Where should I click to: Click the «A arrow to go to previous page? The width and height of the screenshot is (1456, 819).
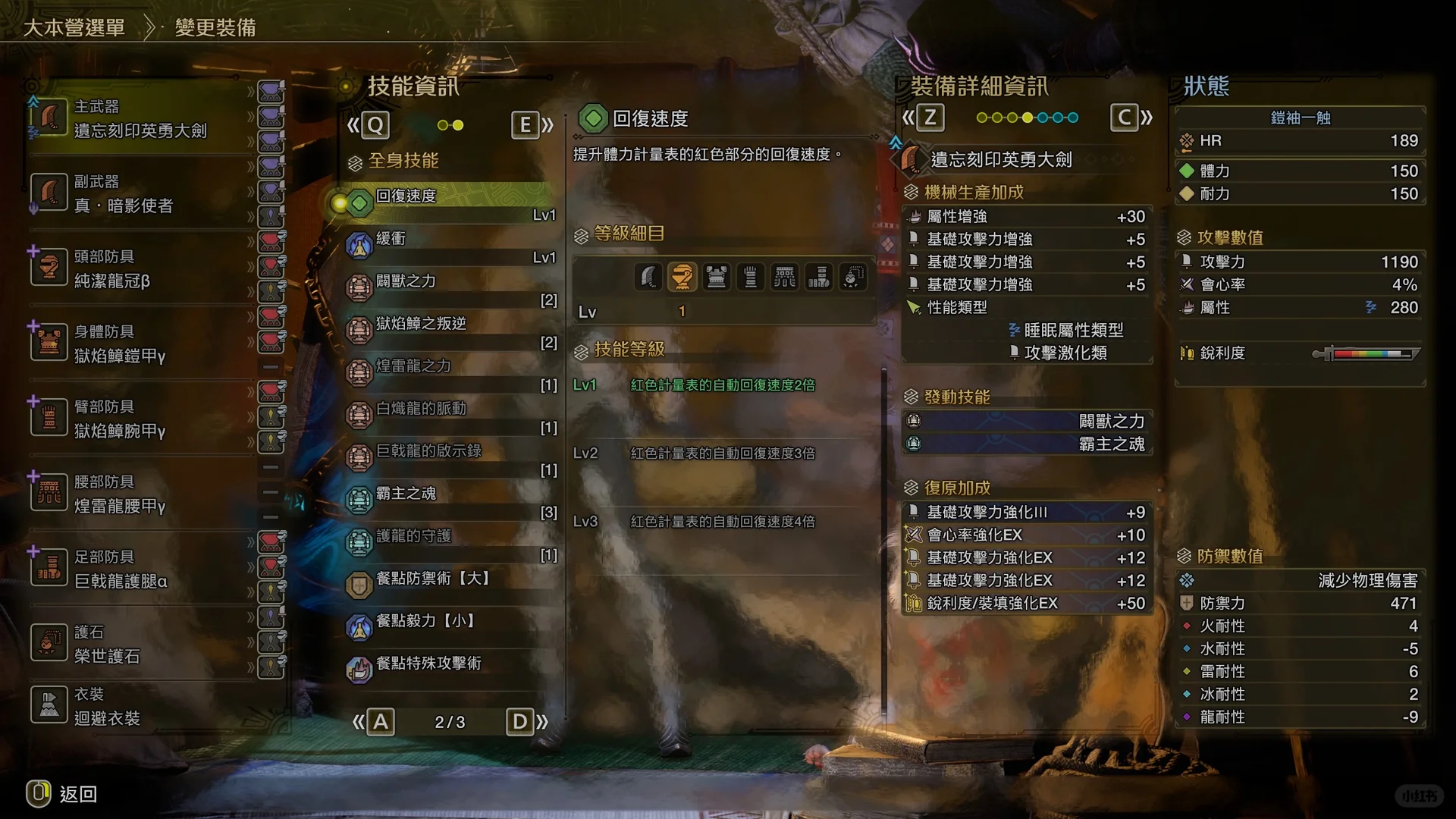point(374,722)
